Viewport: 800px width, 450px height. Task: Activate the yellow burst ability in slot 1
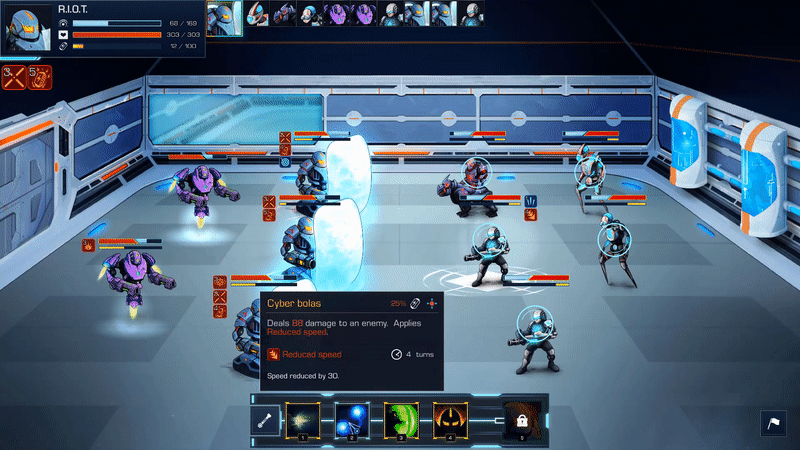301,422
